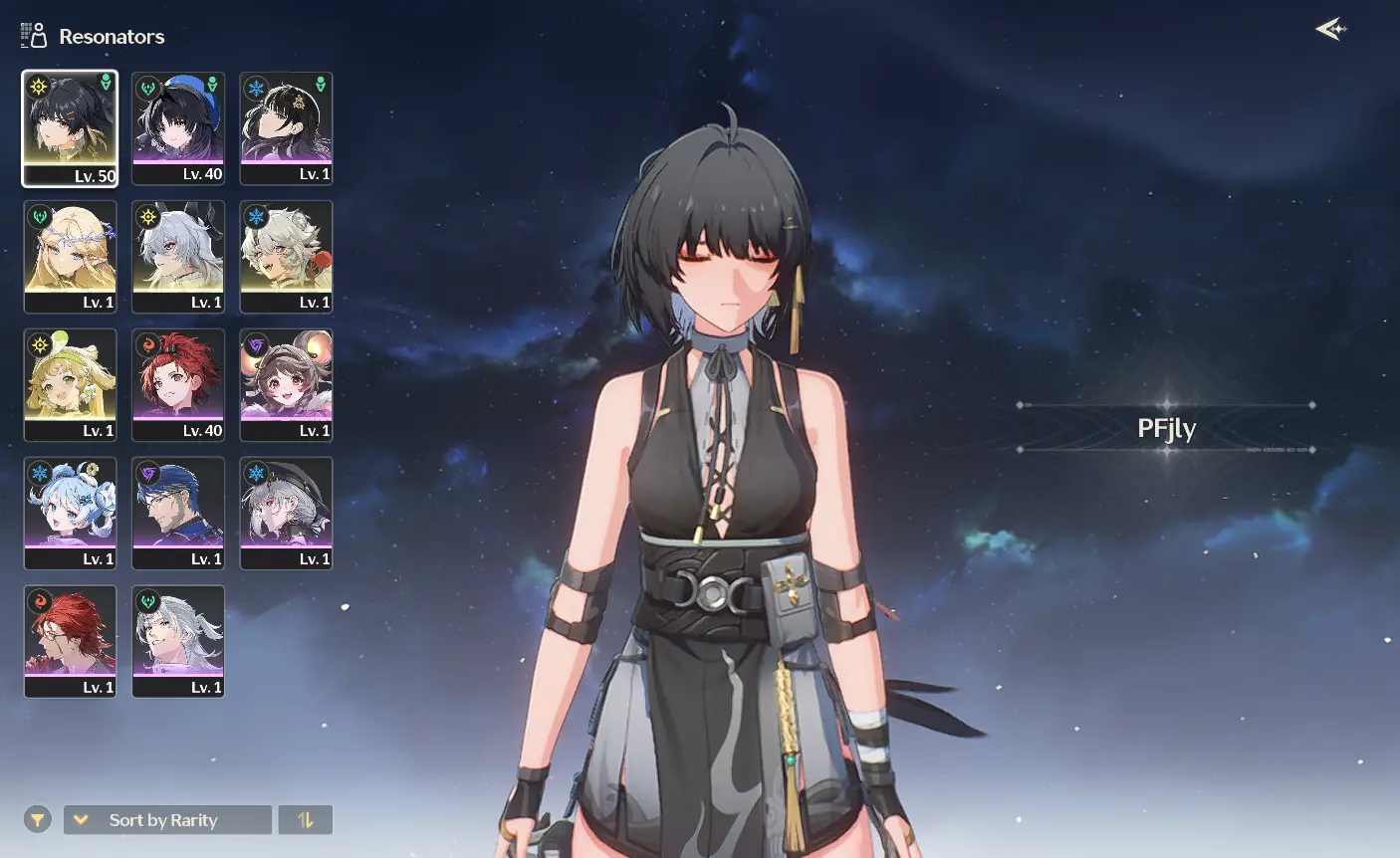Image resolution: width=1400 pixels, height=858 pixels.
Task: Choose the resonator wearing a blue beret
Action: [178, 128]
